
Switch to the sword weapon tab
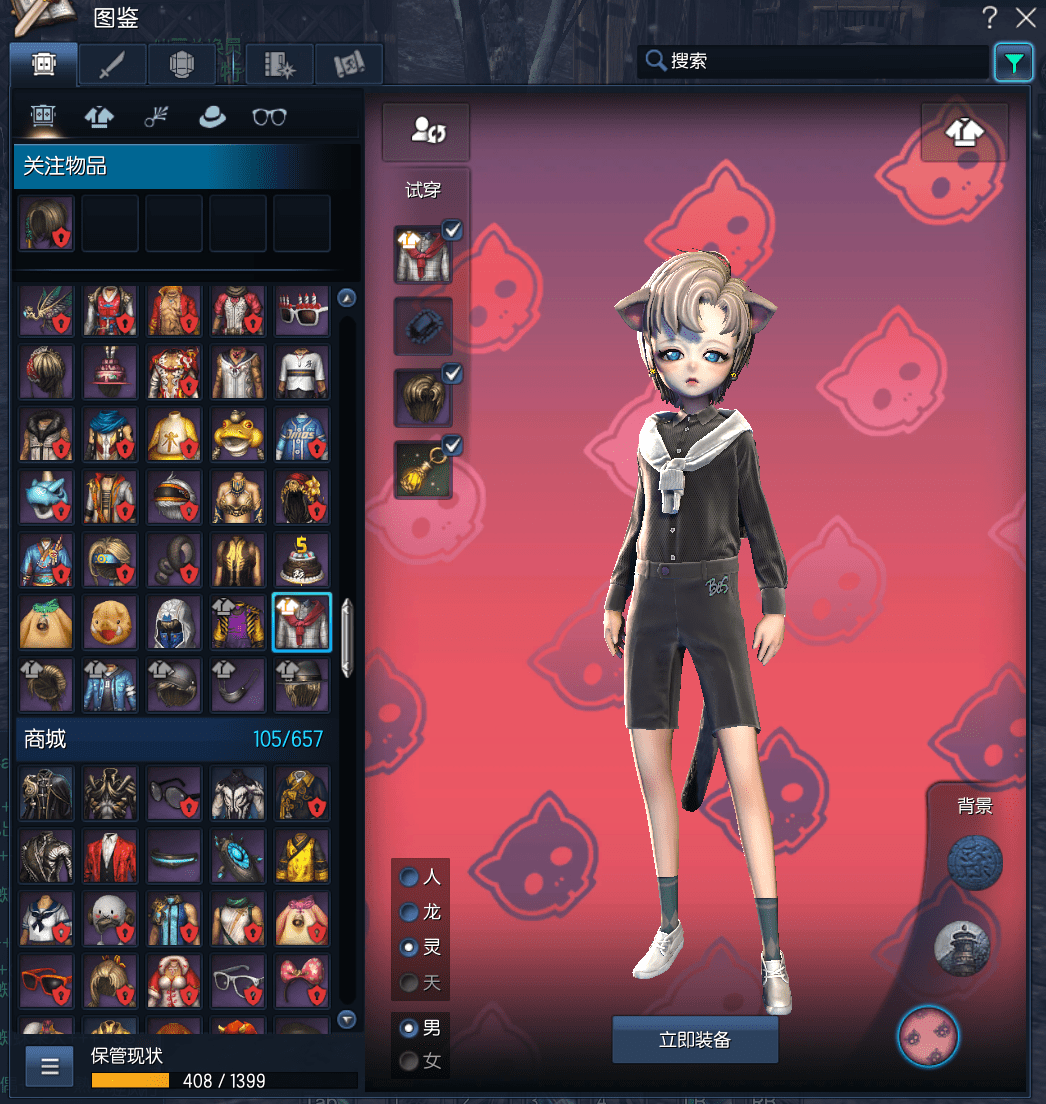(x=112, y=65)
